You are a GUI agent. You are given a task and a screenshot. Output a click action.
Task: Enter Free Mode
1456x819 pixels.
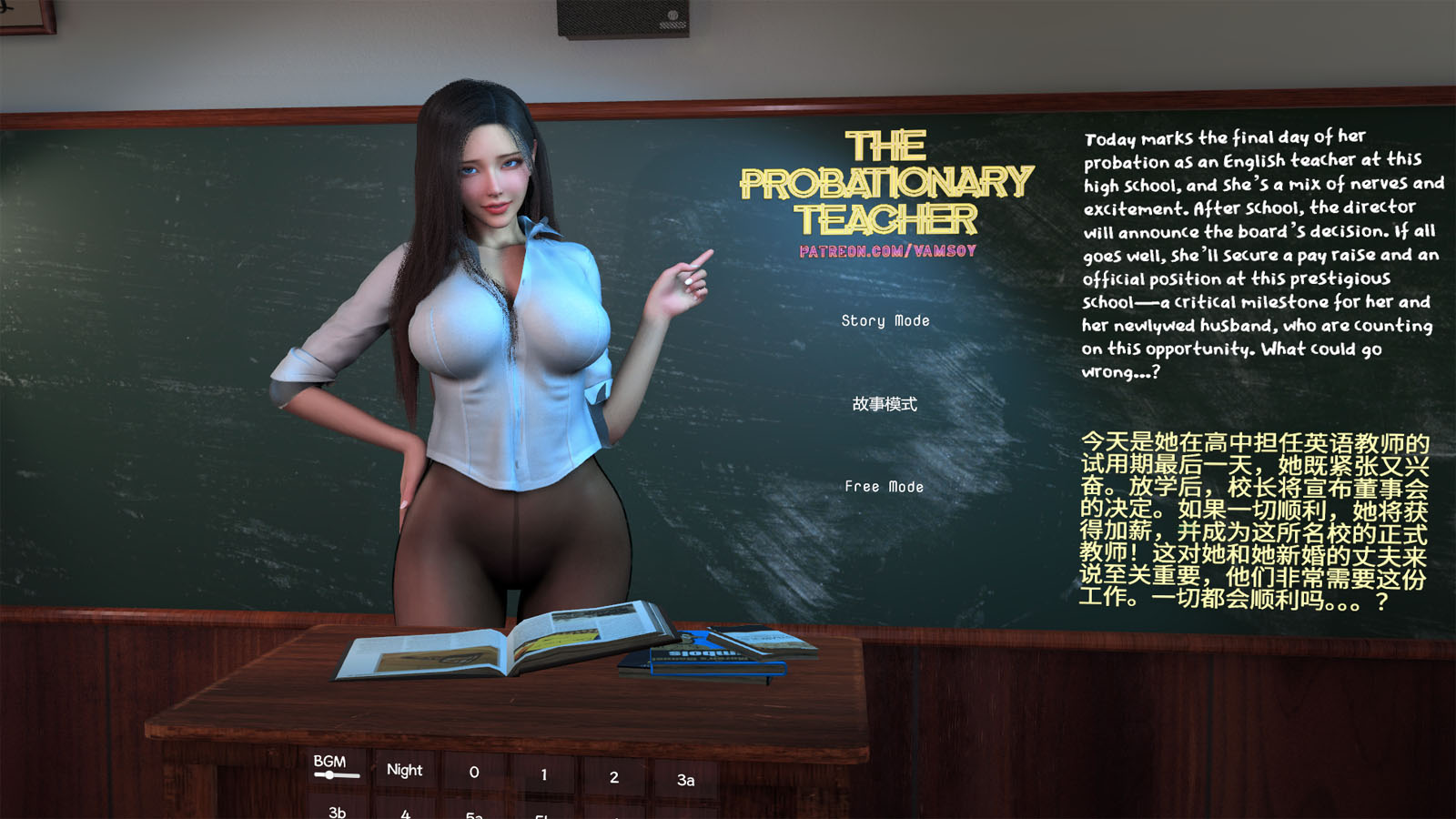coord(884,486)
